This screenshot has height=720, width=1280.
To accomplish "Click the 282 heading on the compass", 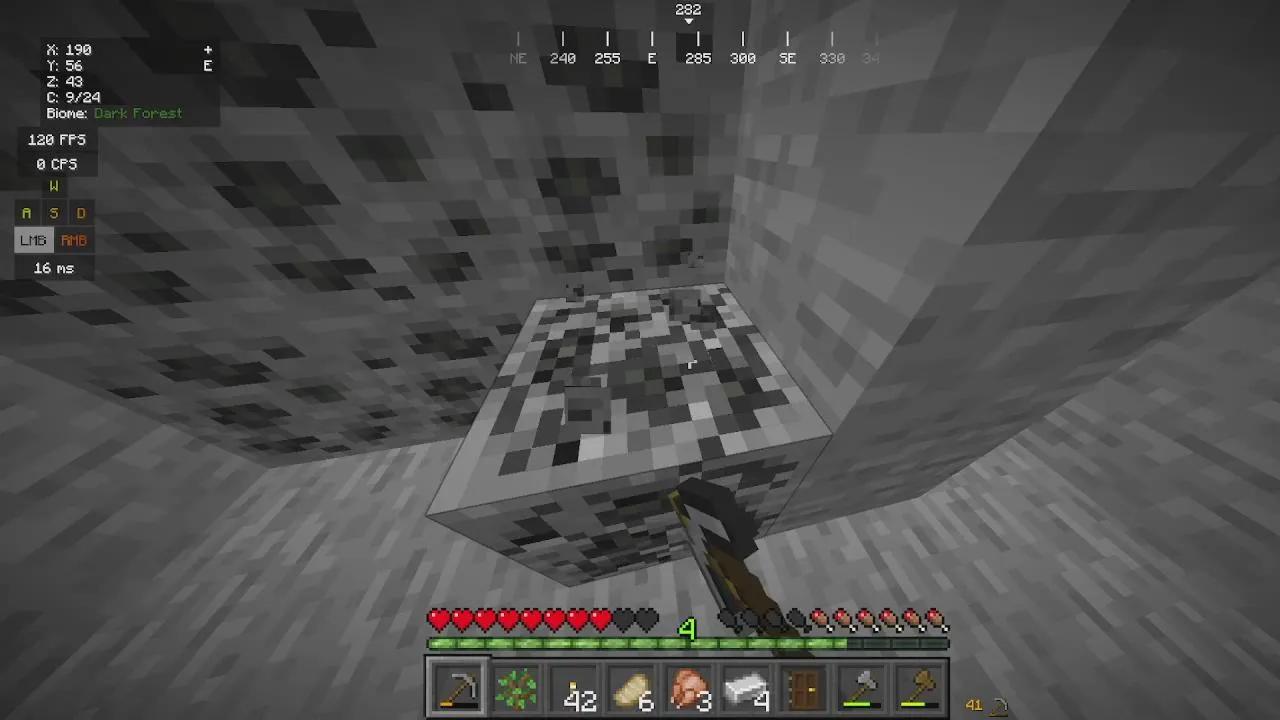I will 688,10.
